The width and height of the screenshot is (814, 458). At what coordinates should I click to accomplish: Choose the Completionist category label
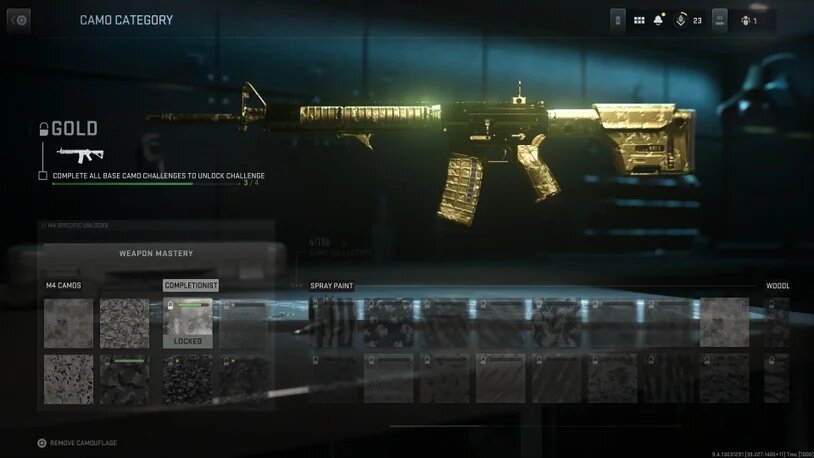coord(190,286)
